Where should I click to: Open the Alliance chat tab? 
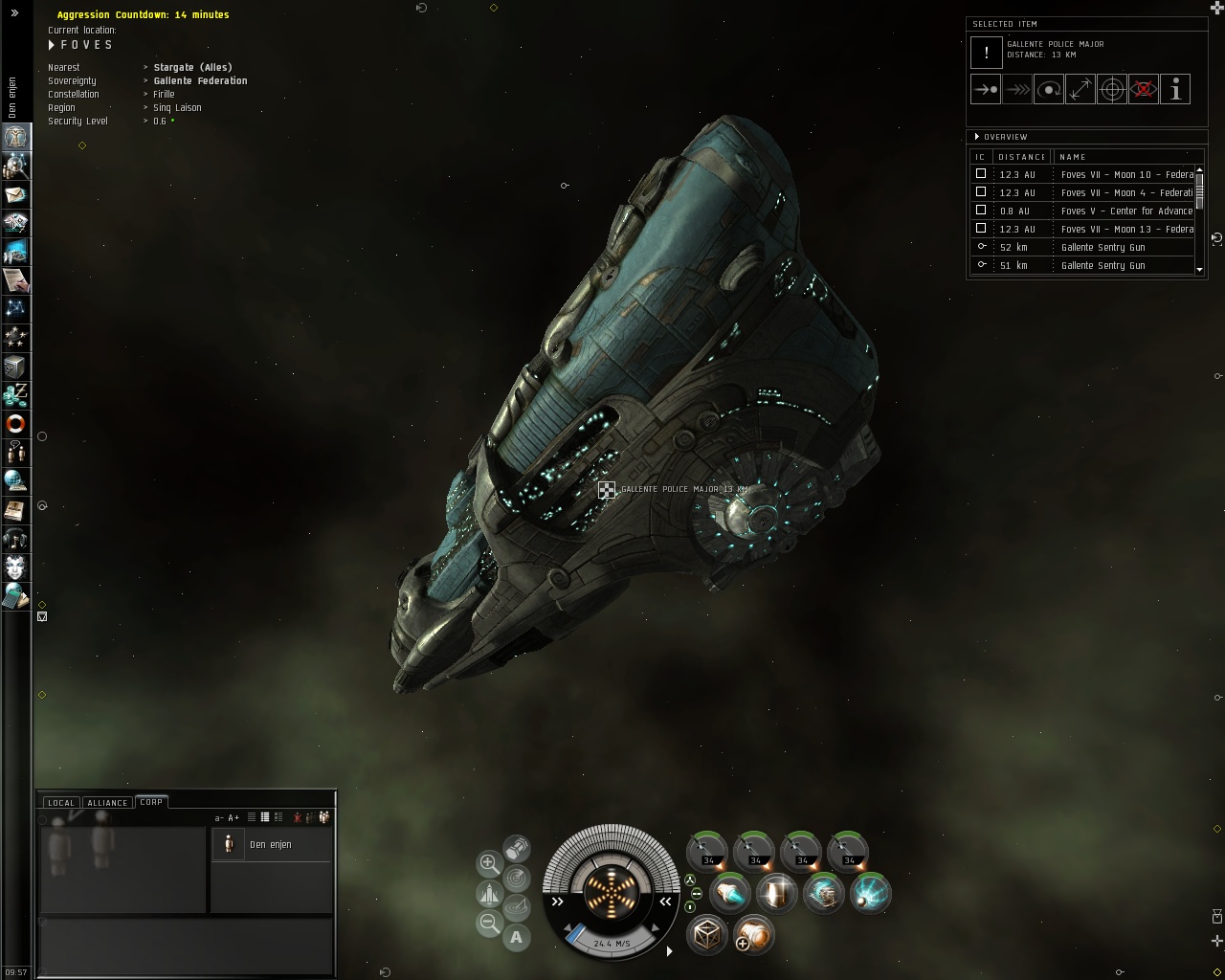point(107,802)
